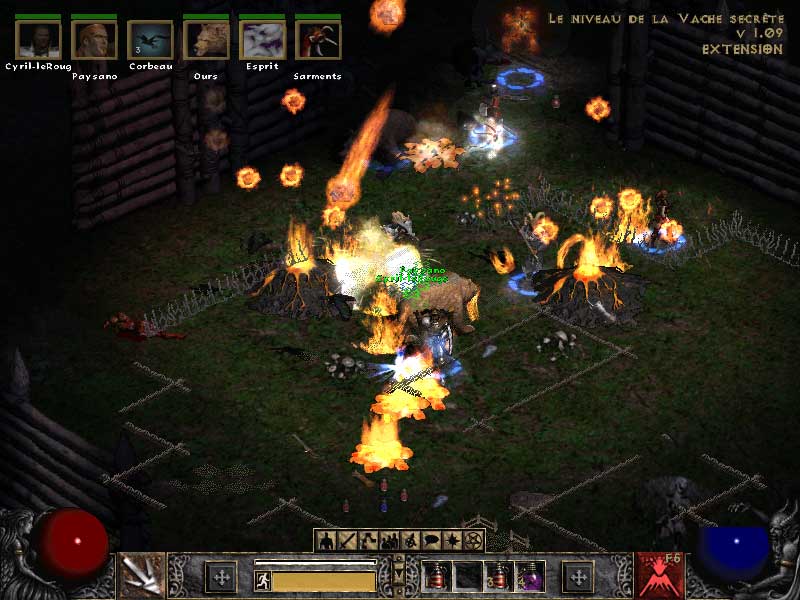The image size is (800, 600).
Task: Toggle the run/walk button
Action: click(x=263, y=581)
